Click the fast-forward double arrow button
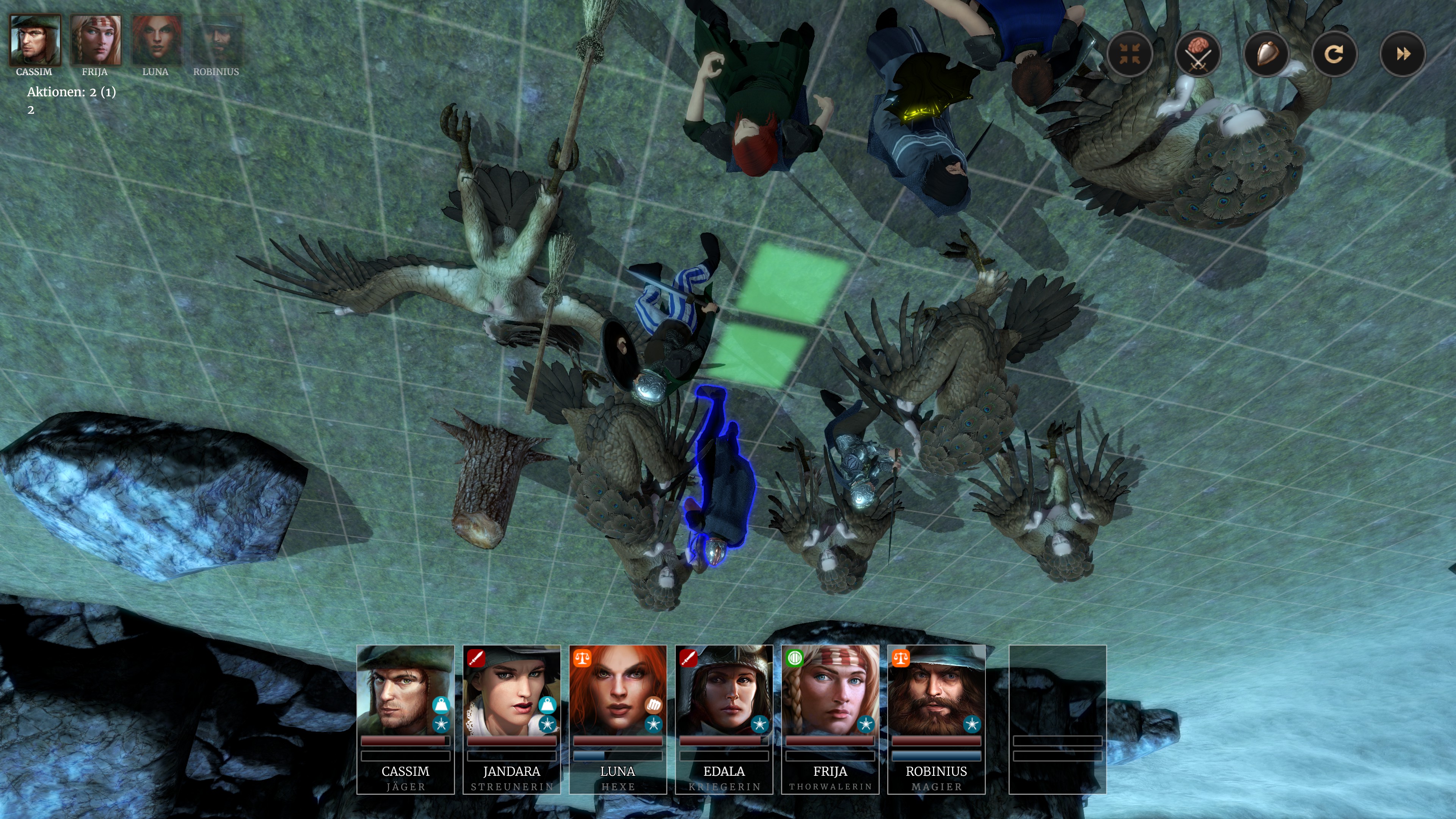This screenshot has width=1456, height=819. click(1402, 54)
